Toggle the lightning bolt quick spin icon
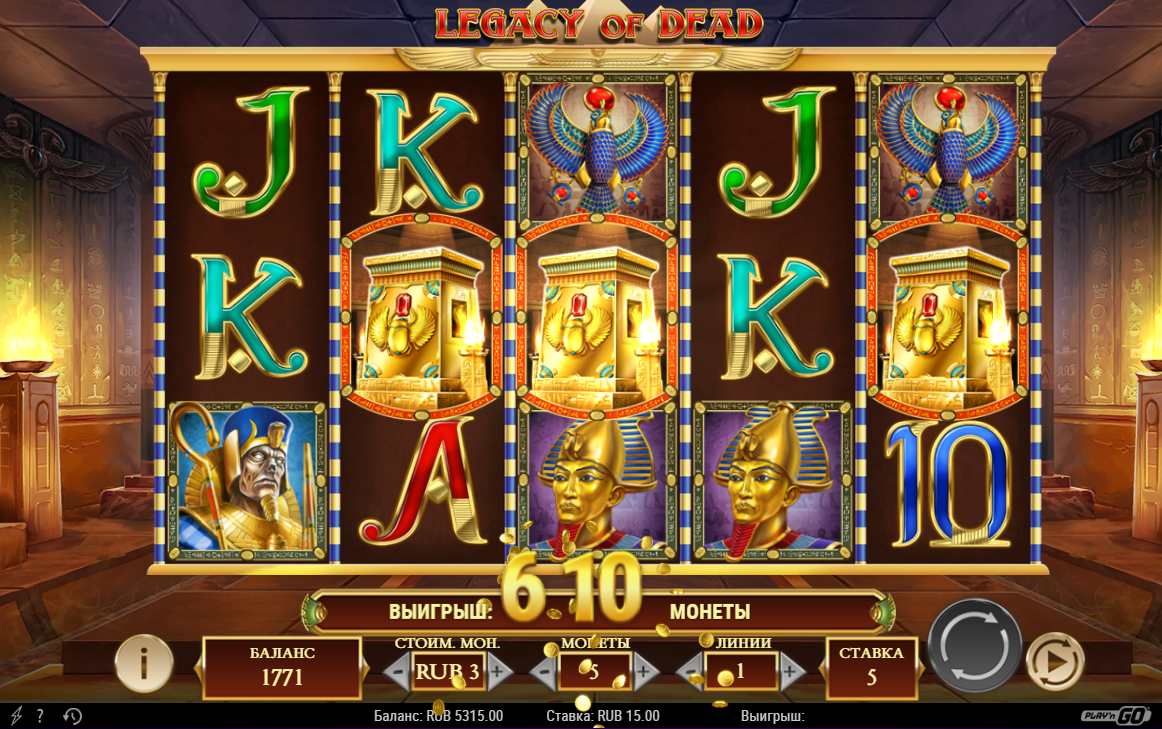1162x729 pixels. (x=15, y=716)
